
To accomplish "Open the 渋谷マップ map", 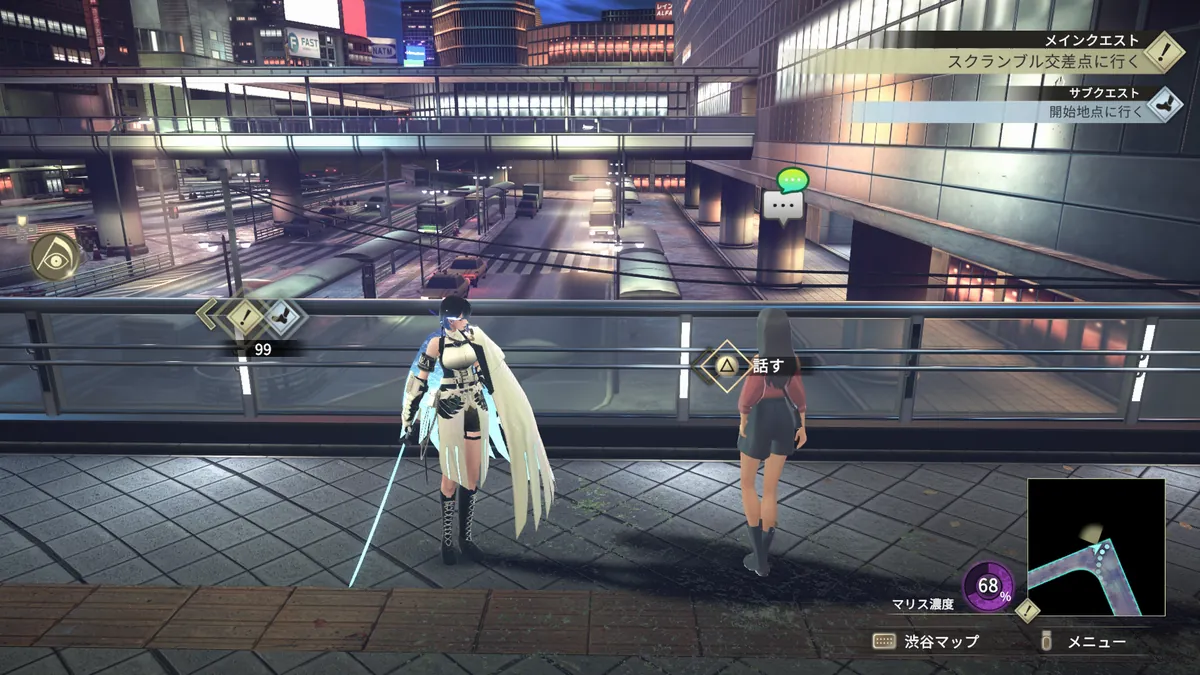I will (926, 642).
